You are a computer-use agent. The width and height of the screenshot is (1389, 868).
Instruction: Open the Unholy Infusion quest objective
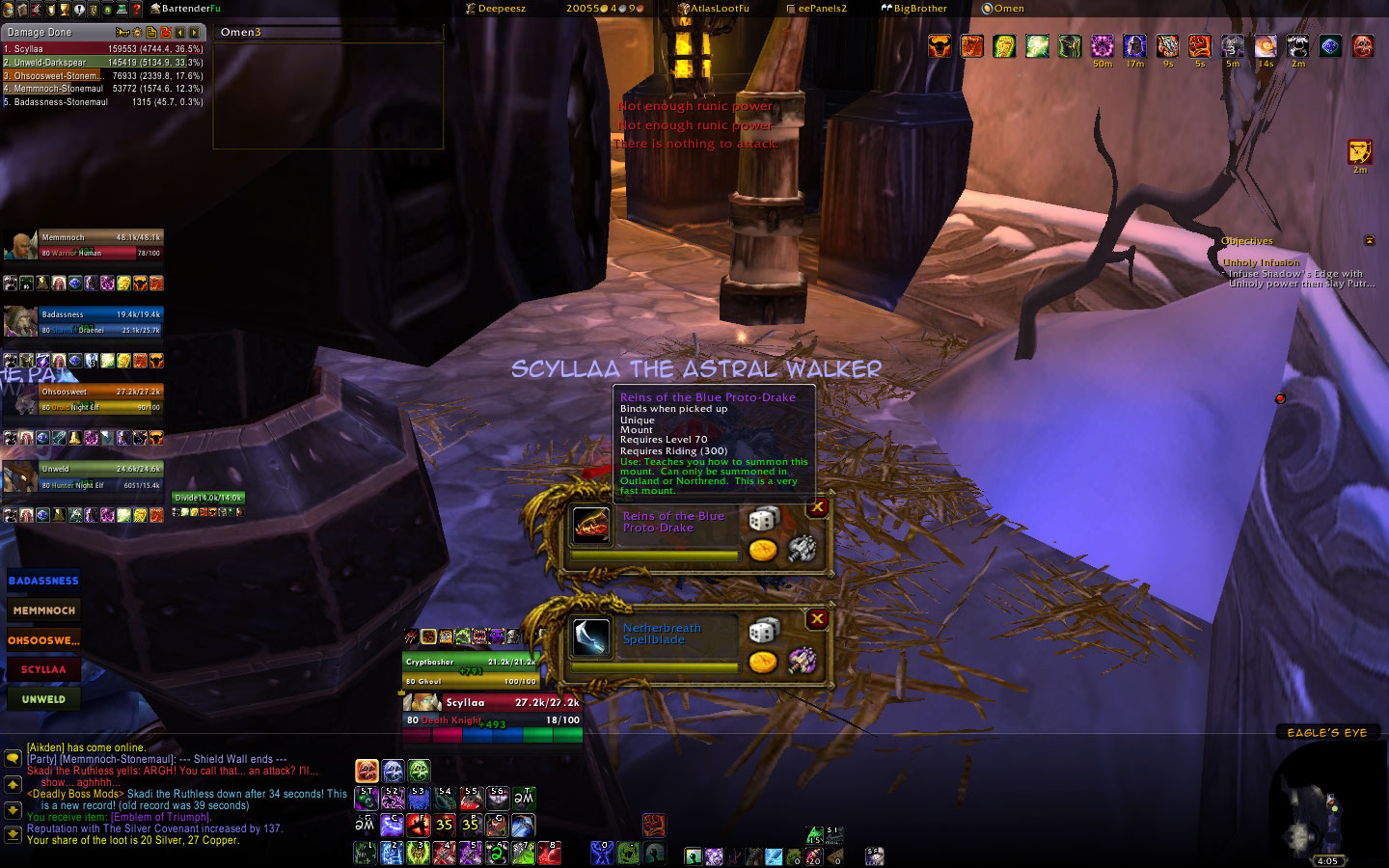click(1261, 262)
